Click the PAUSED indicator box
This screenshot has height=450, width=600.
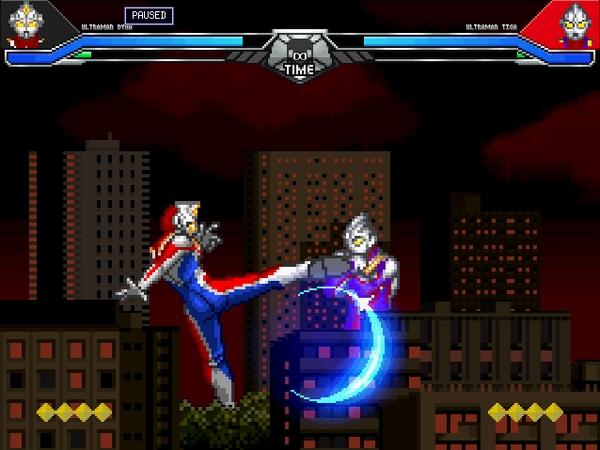pos(149,16)
